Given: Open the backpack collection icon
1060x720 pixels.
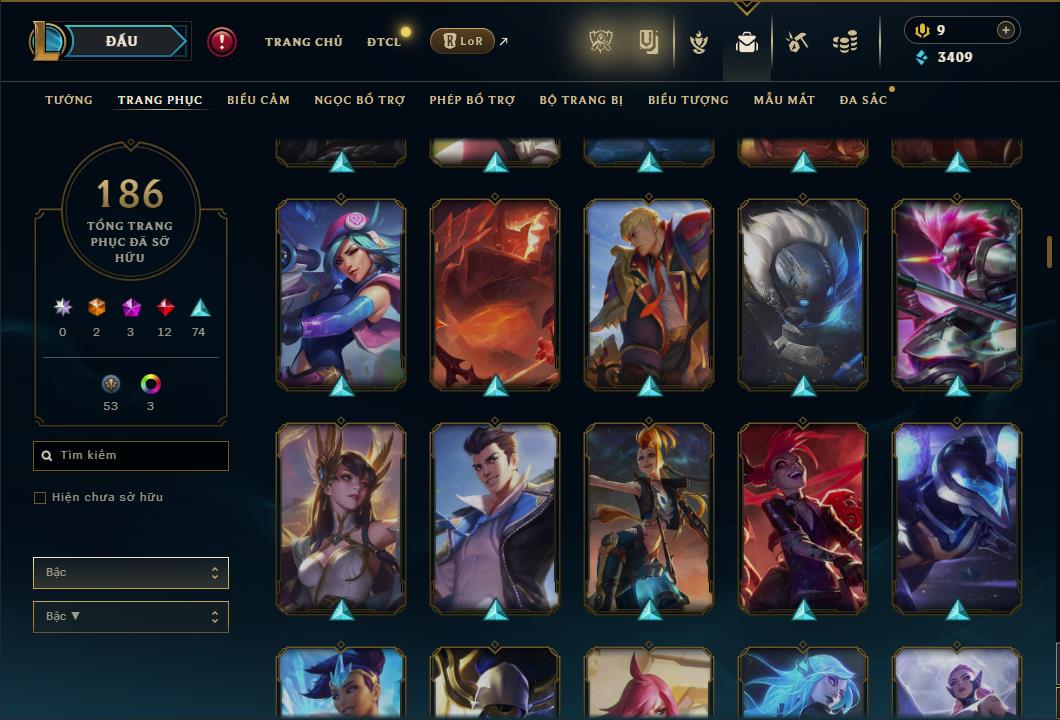Looking at the screenshot, I should (x=746, y=42).
